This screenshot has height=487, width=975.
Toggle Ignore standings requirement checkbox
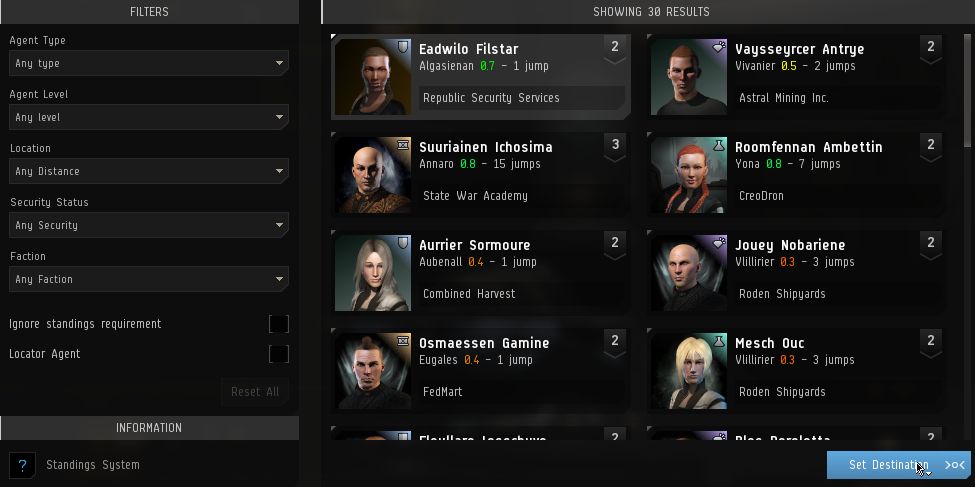click(x=279, y=324)
